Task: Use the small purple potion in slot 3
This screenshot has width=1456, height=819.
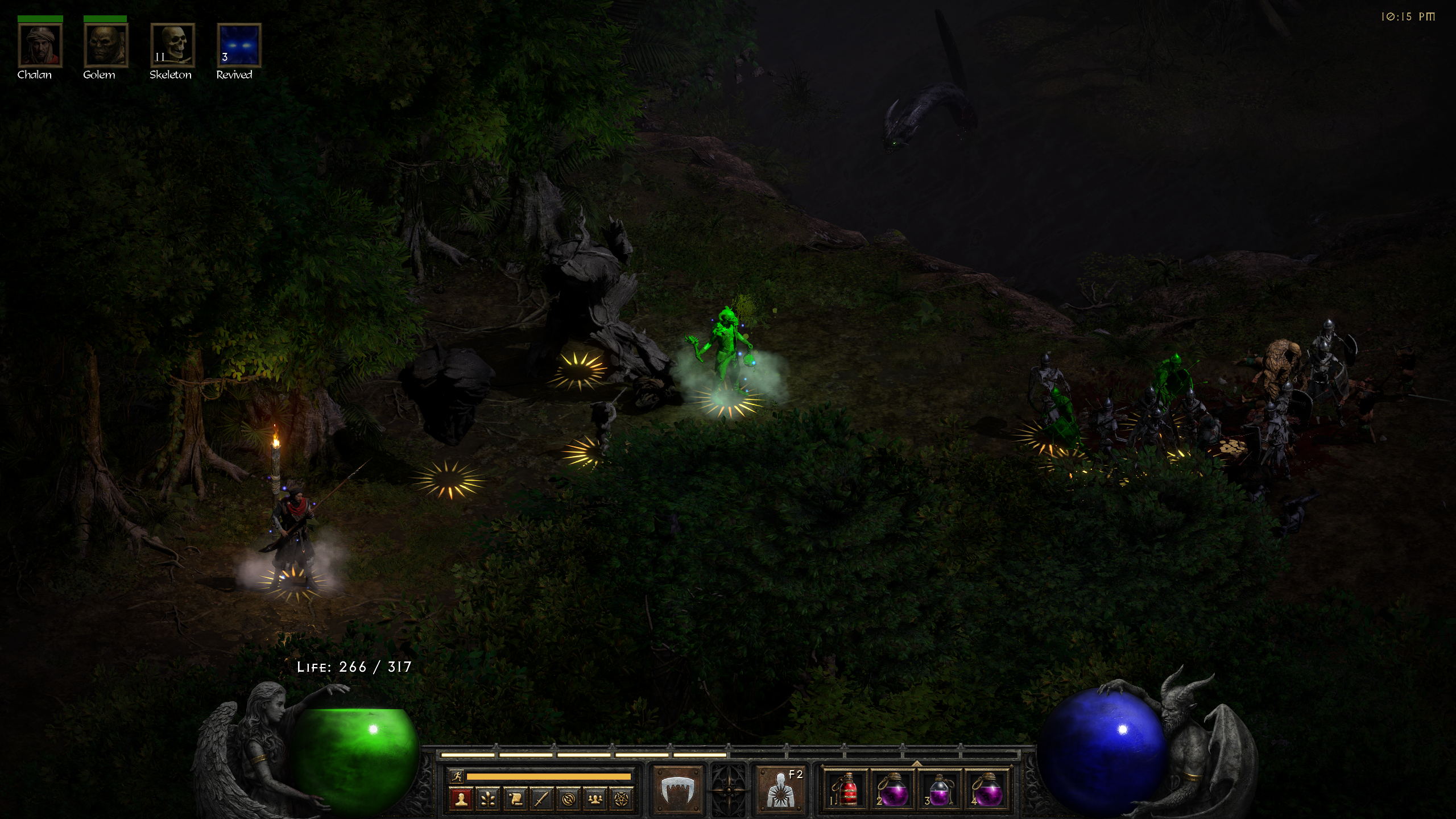Action: [x=940, y=789]
